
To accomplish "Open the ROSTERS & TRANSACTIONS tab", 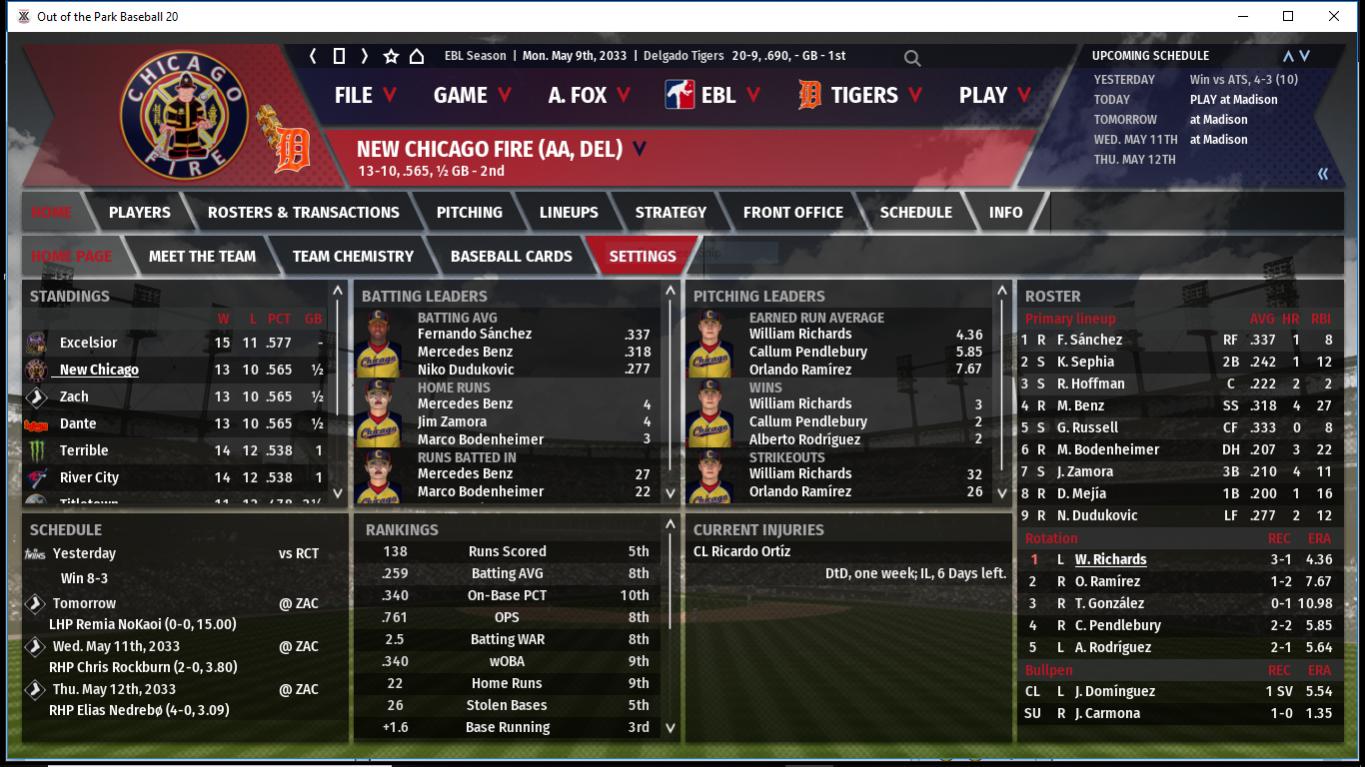I will point(303,212).
